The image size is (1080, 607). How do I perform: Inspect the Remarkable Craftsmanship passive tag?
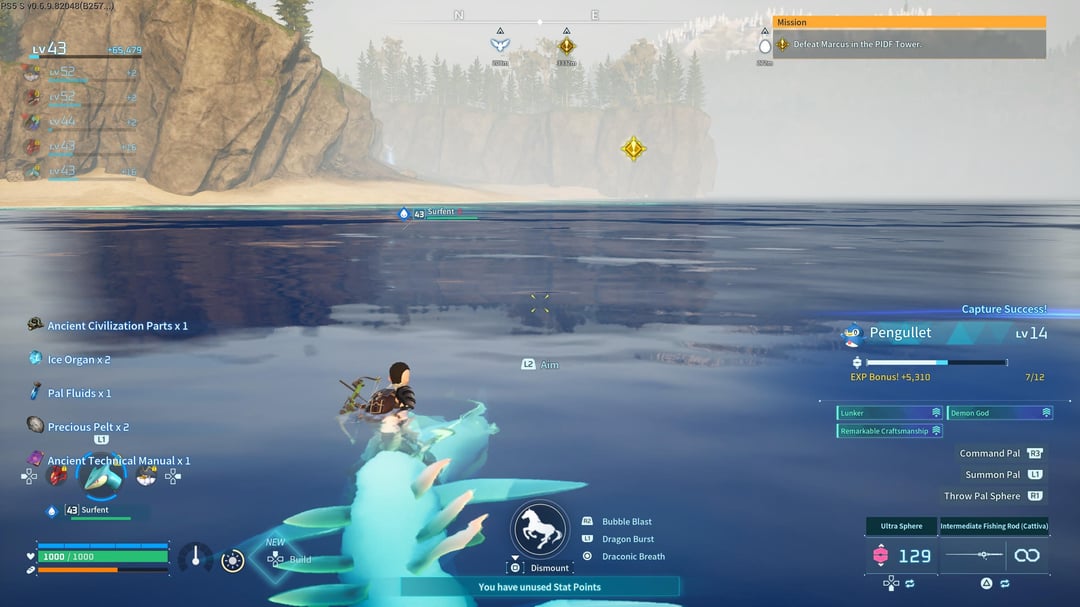889,431
